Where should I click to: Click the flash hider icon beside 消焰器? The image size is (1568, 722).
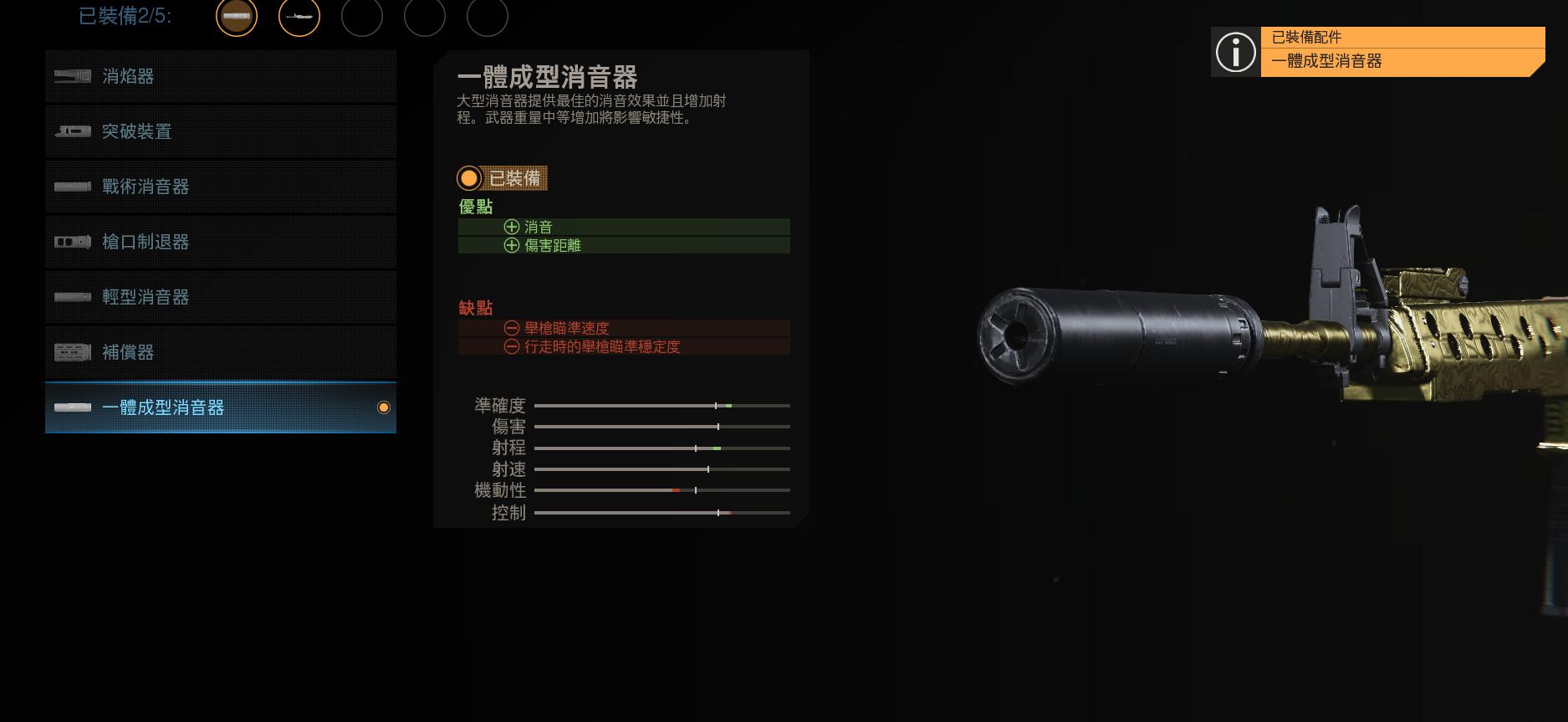[x=72, y=76]
